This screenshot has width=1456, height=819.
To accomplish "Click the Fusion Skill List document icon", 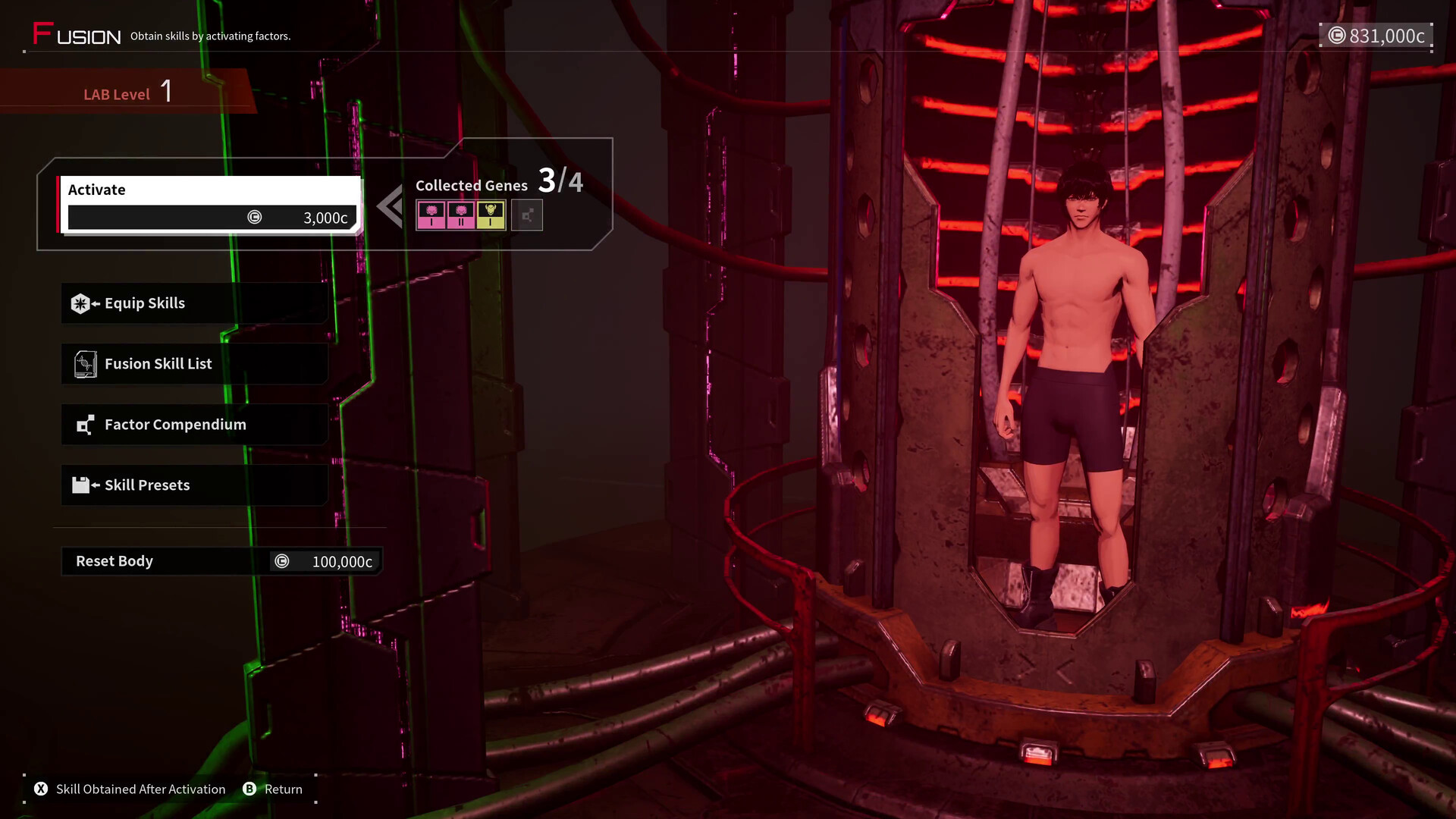I will tap(85, 363).
